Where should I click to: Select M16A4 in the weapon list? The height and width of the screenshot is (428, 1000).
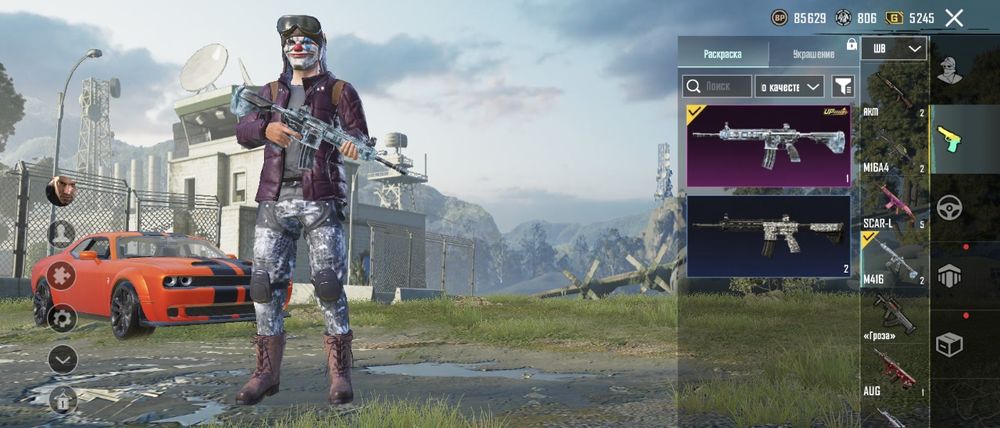click(x=894, y=150)
